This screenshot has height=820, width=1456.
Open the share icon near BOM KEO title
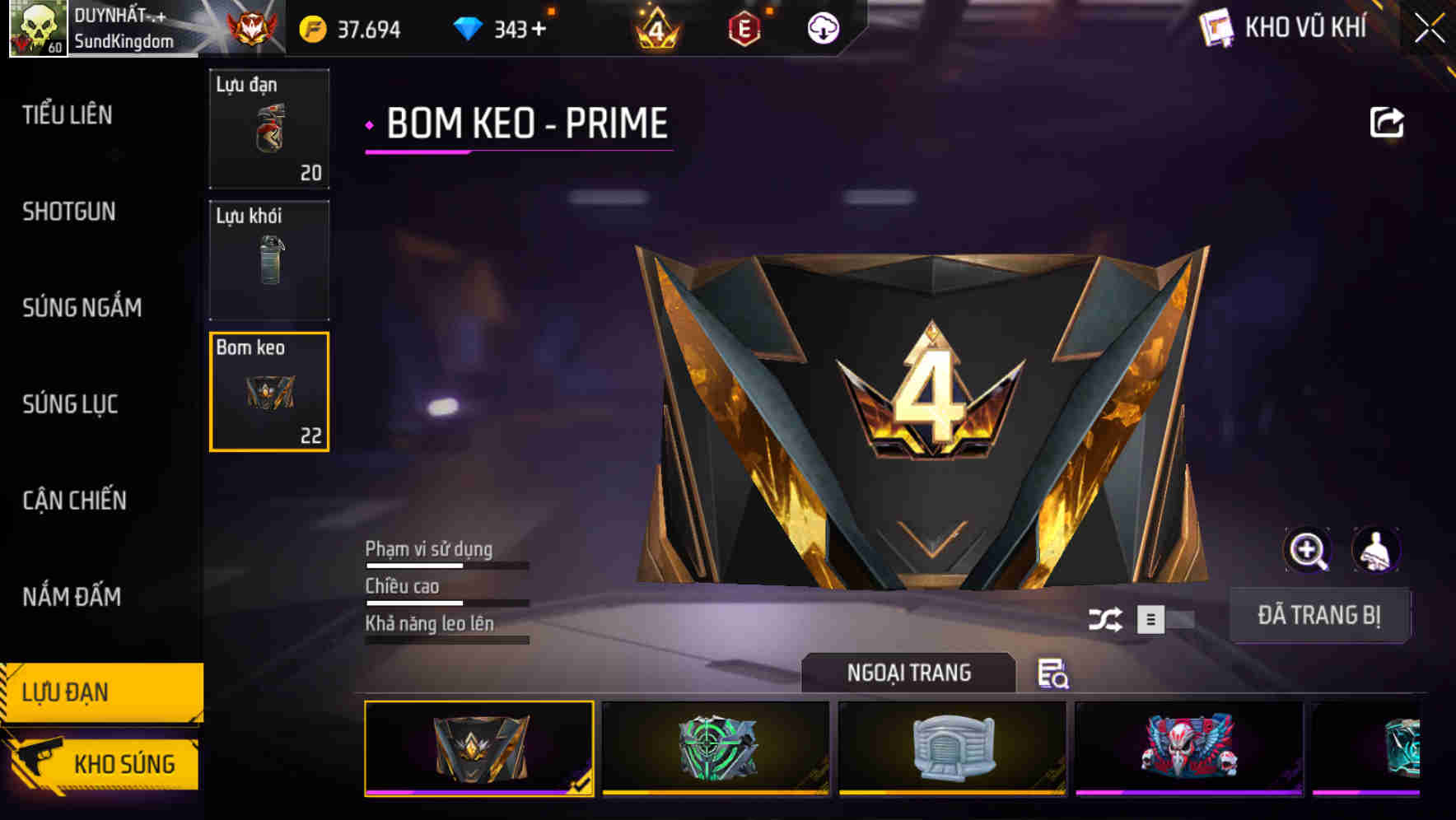tap(1388, 122)
